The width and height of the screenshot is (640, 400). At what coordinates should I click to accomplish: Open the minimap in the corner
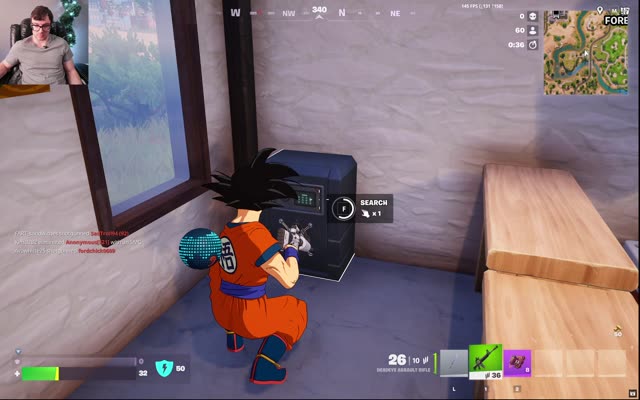click(x=586, y=52)
